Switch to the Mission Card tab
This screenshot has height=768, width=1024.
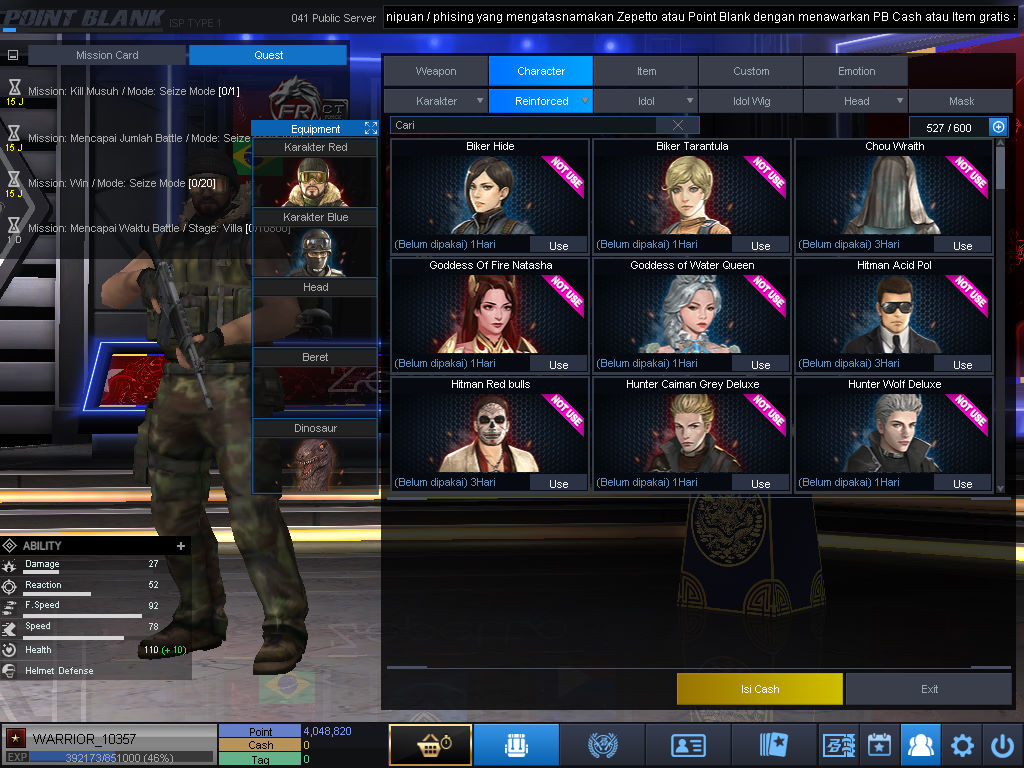[x=107, y=55]
